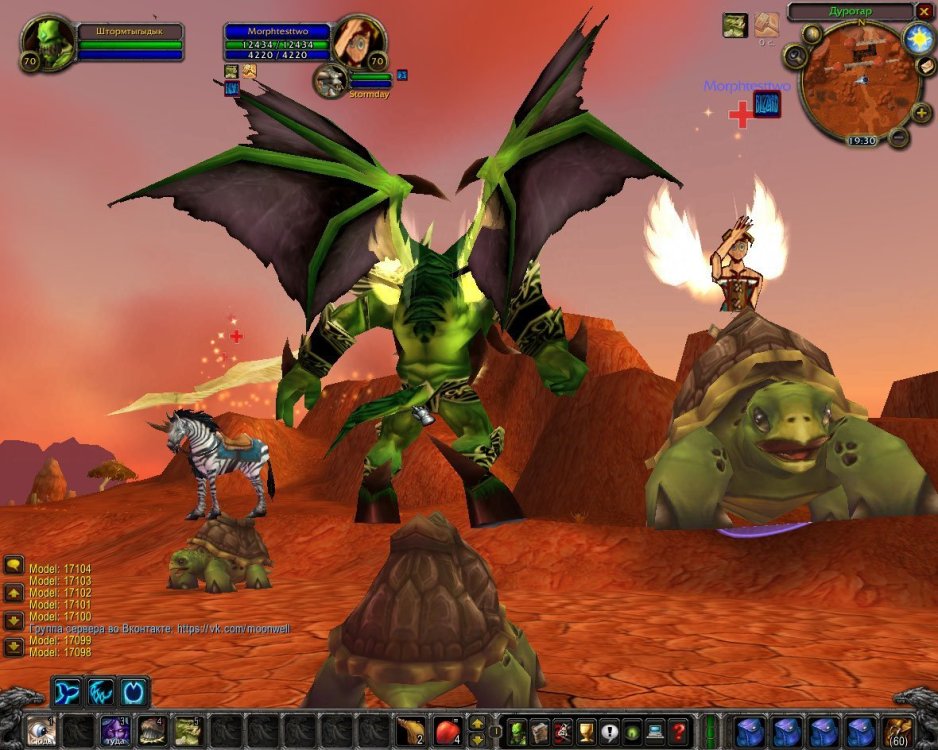This screenshot has width=938, height=750.
Task: Zoom out the minimap with minus button
Action: [x=899, y=137]
